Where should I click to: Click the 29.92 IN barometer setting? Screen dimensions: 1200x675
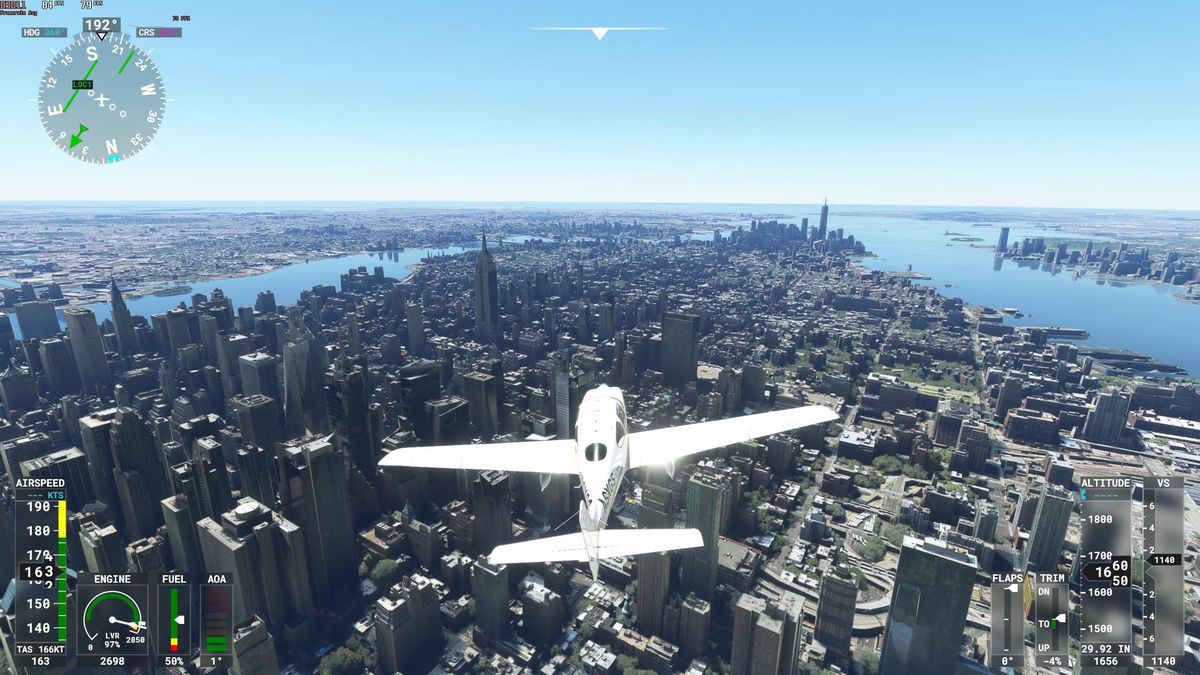[1105, 648]
